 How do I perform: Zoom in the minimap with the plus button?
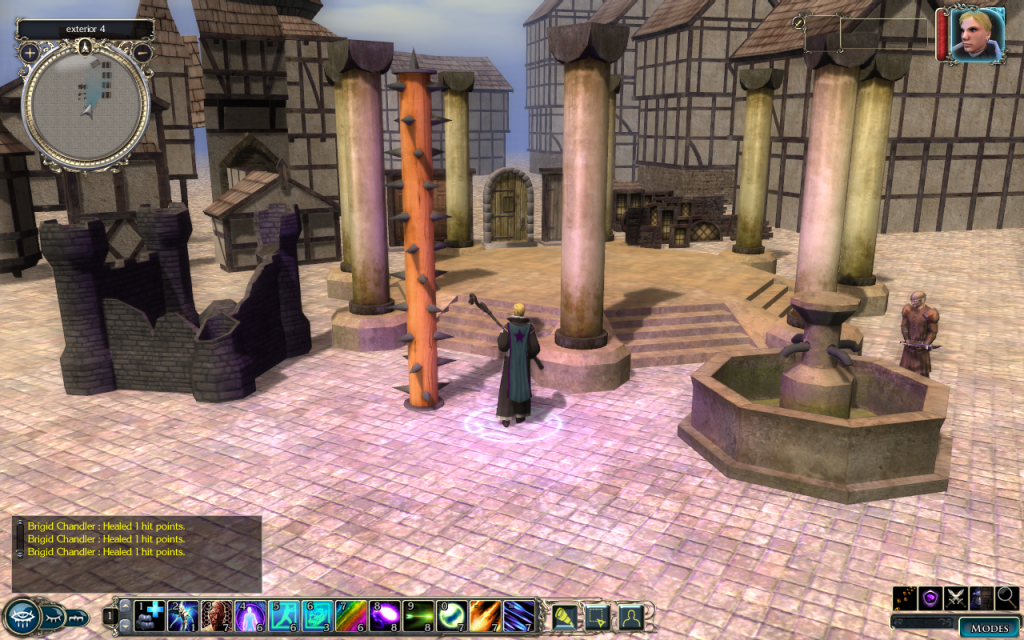[30, 51]
